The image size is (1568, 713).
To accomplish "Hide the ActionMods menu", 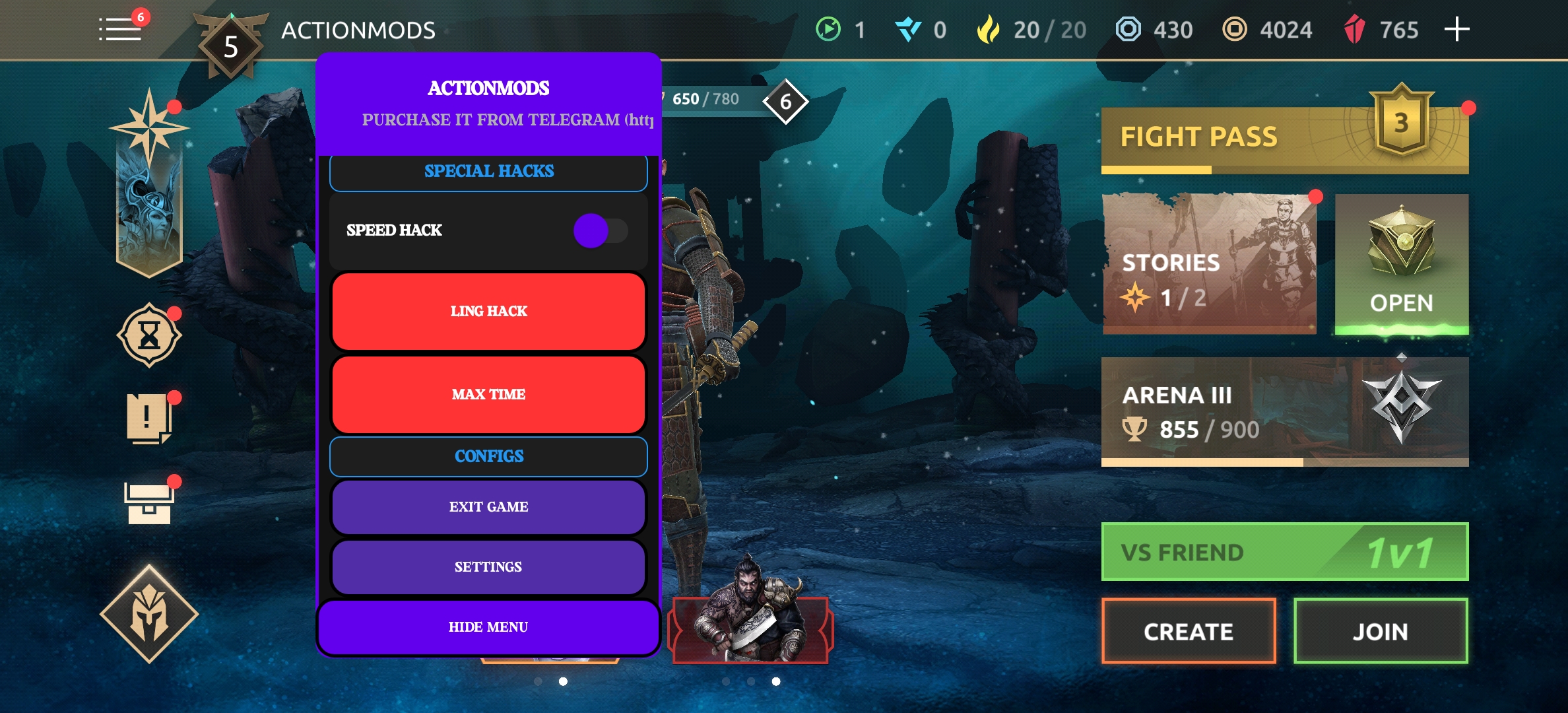I will 488,627.
